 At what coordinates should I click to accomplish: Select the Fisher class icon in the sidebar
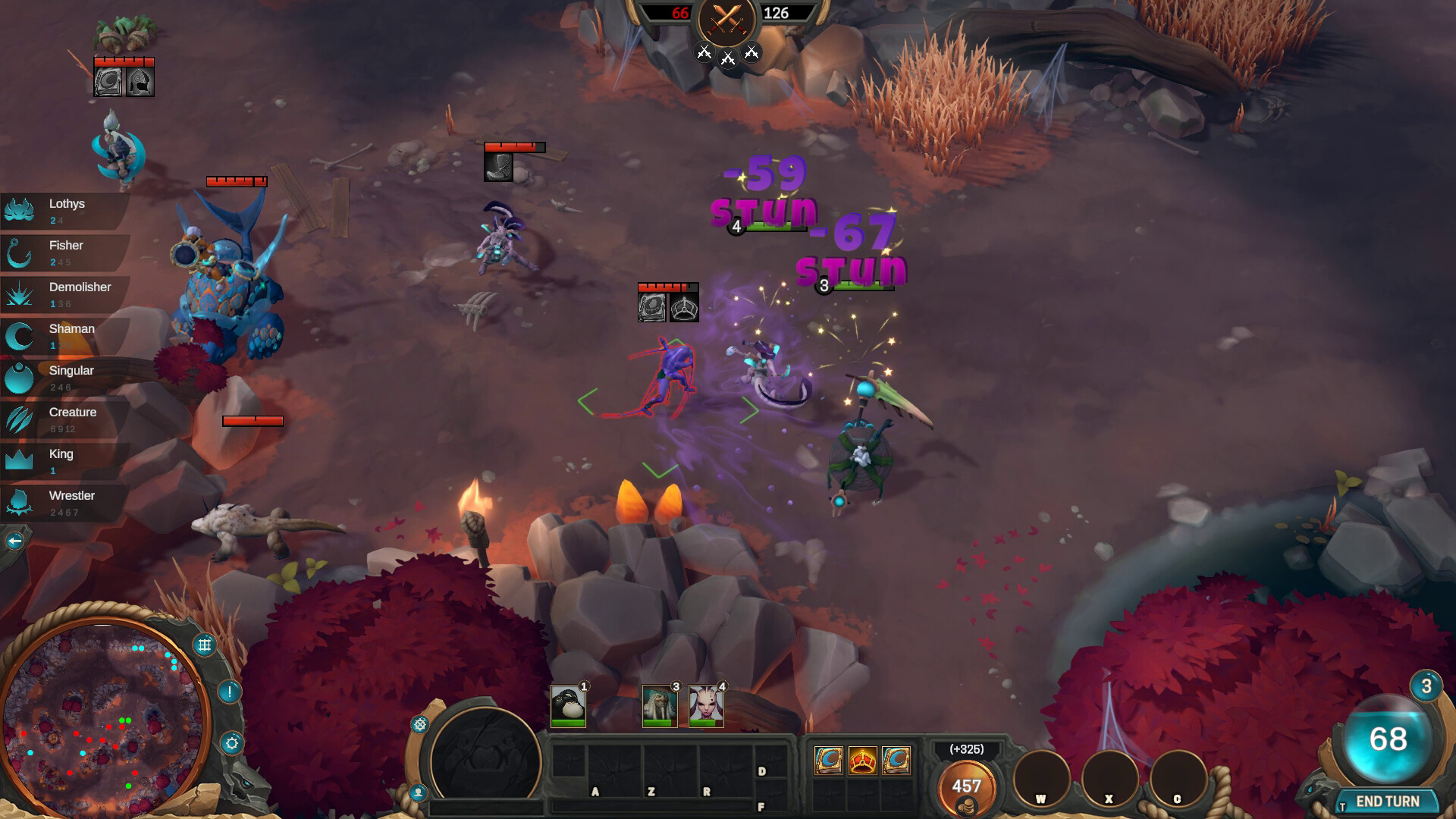(x=20, y=252)
